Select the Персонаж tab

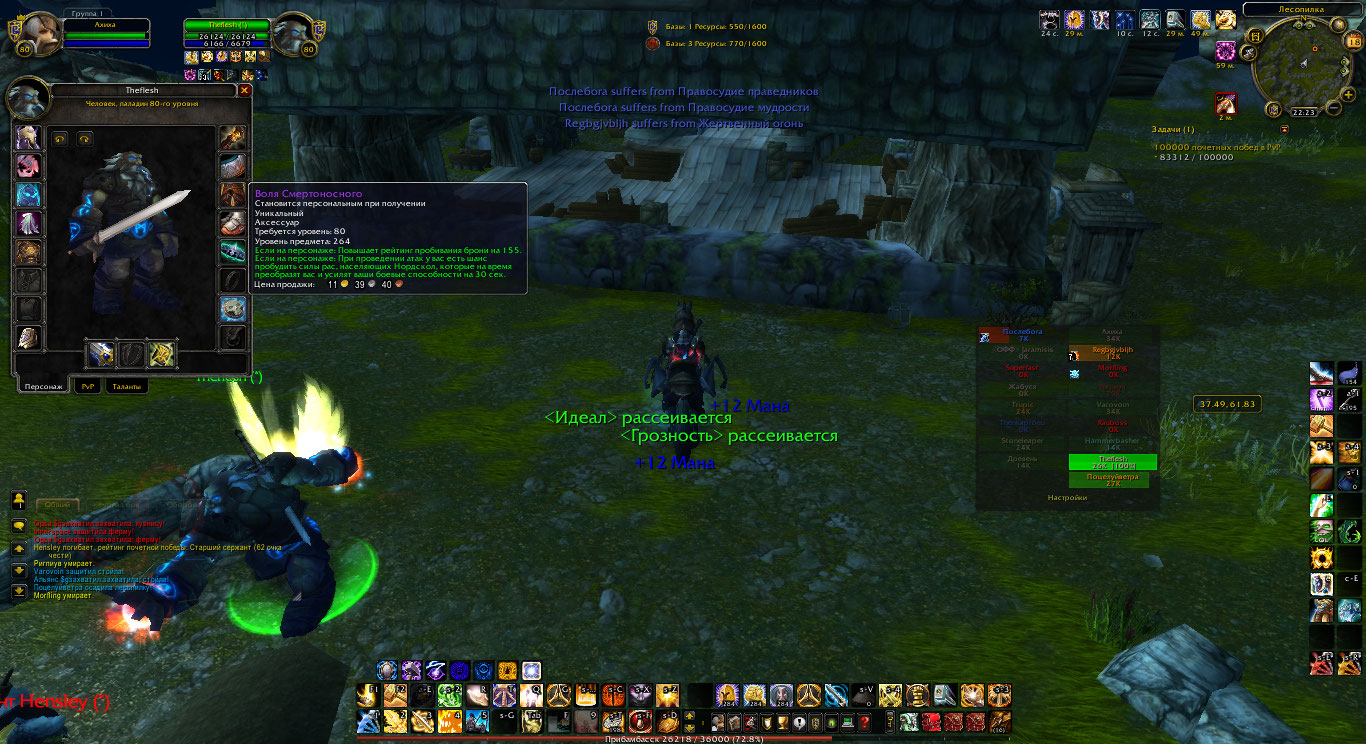coord(44,386)
